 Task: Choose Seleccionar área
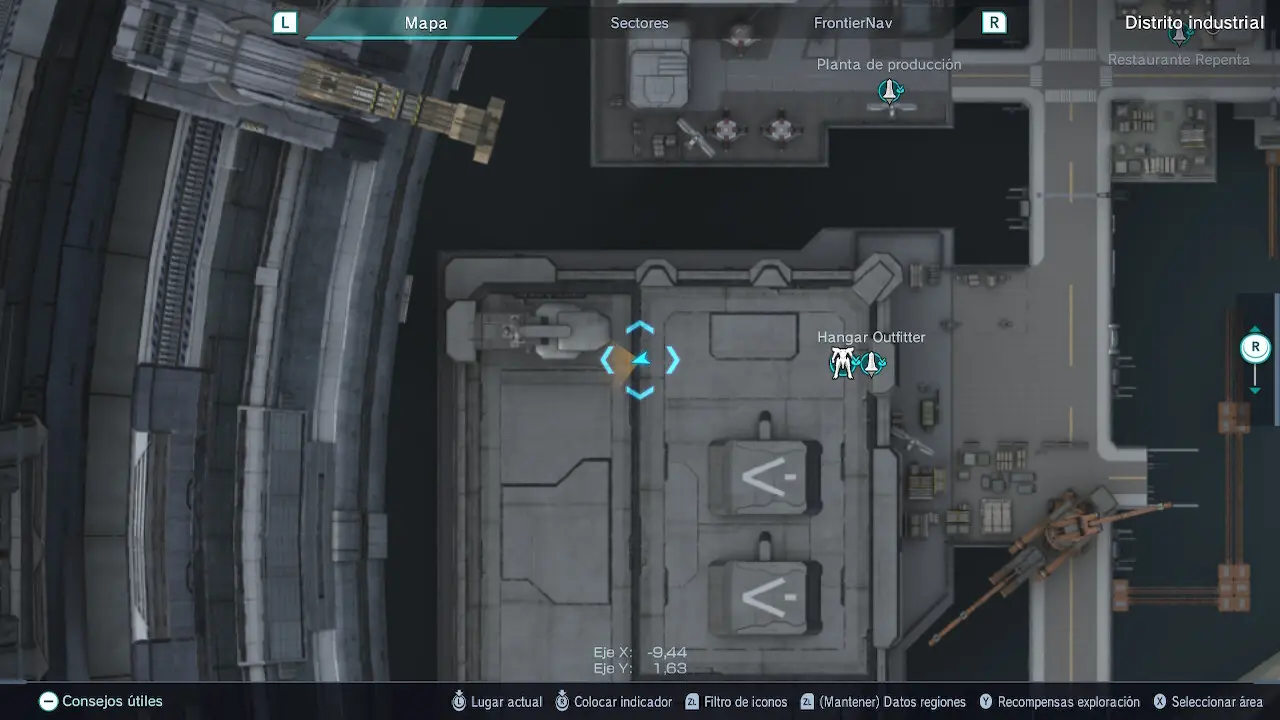pos(1207,702)
